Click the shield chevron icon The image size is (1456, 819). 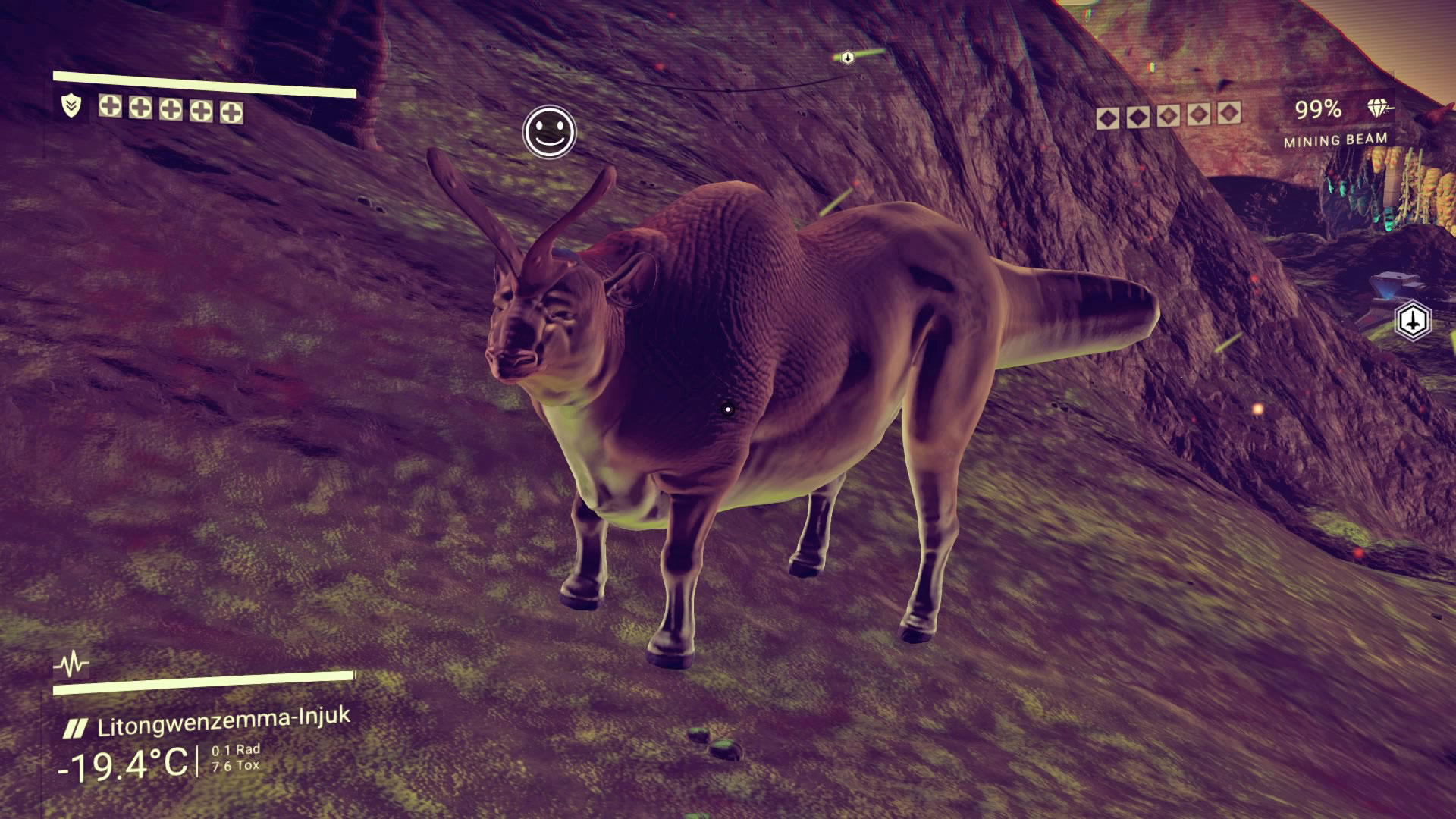[71, 106]
